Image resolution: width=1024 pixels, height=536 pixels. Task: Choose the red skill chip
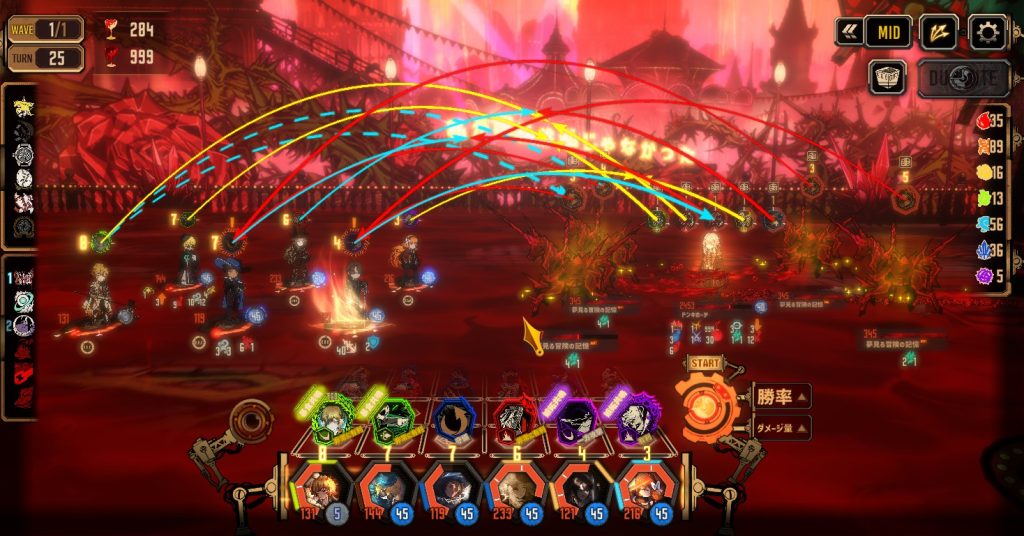[x=515, y=421]
